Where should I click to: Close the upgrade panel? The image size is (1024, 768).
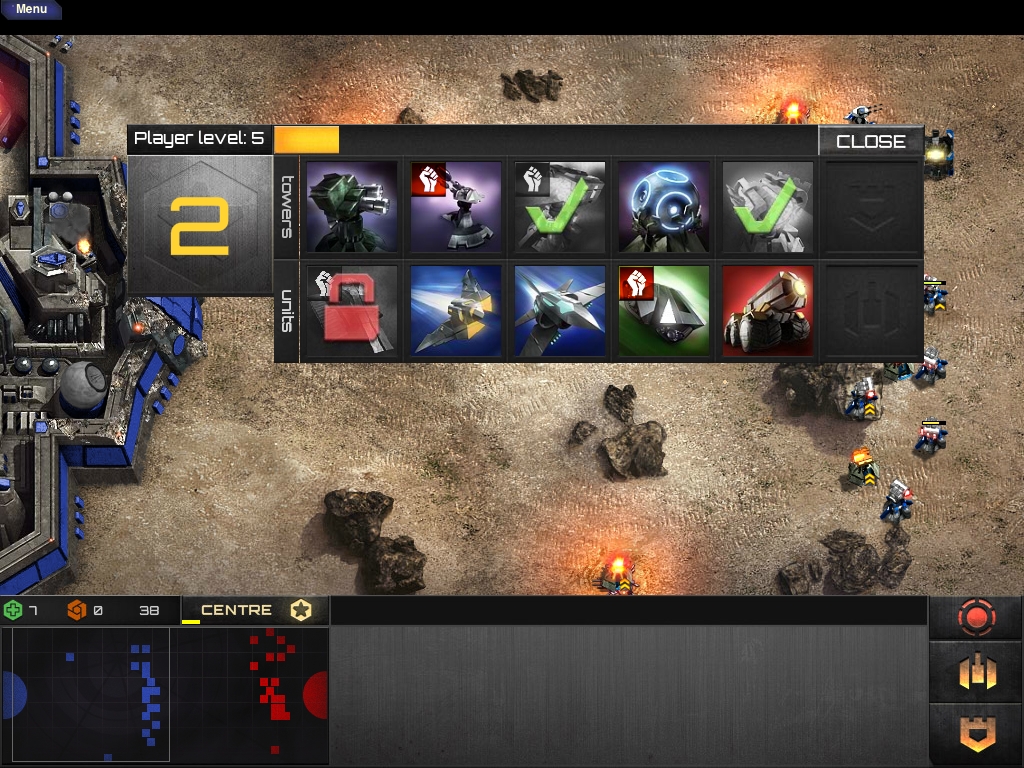[x=870, y=141]
